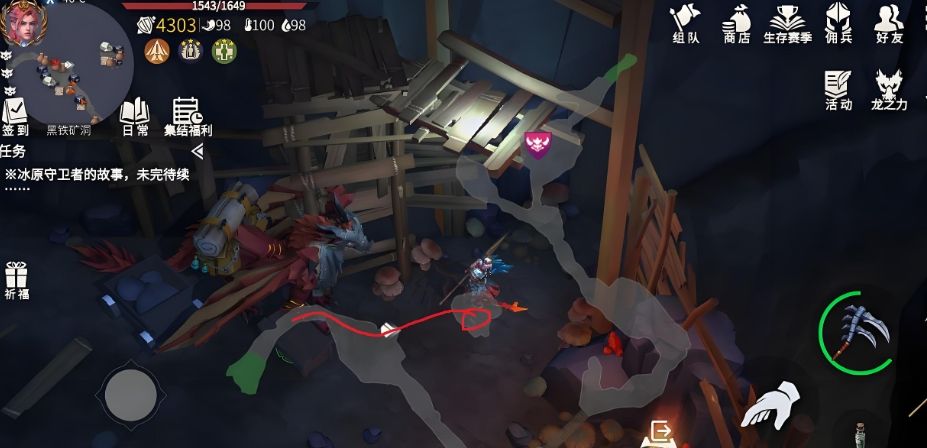Click the red-haired character portrait

[20, 22]
